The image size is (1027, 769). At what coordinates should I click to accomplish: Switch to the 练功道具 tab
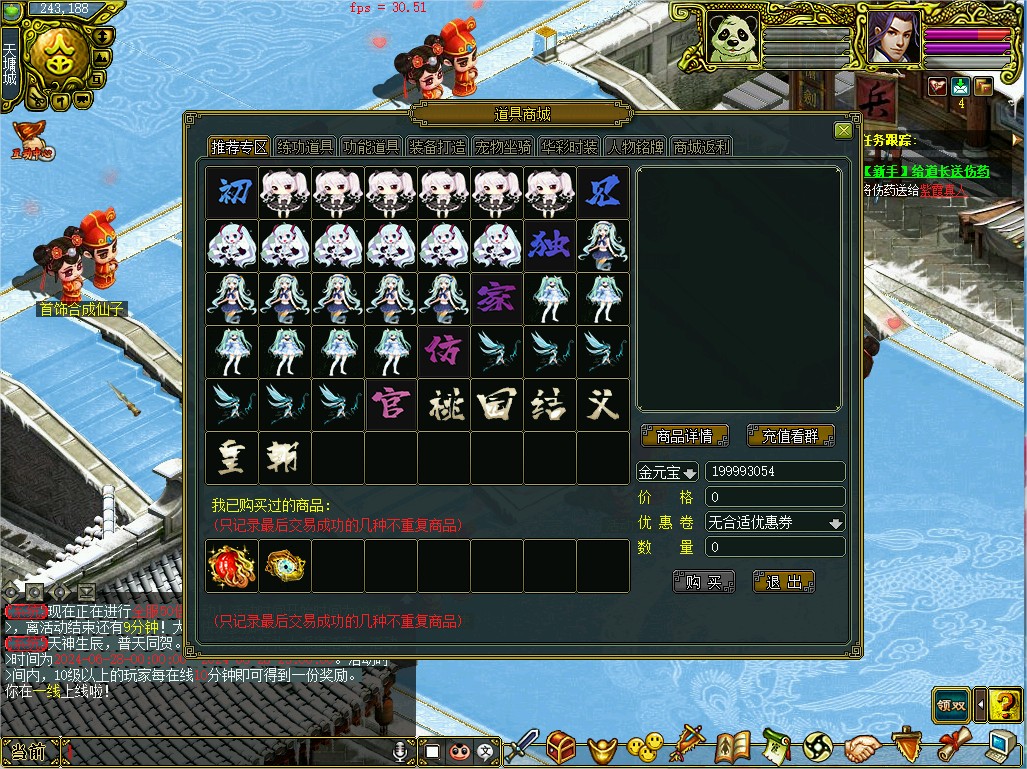click(x=305, y=147)
